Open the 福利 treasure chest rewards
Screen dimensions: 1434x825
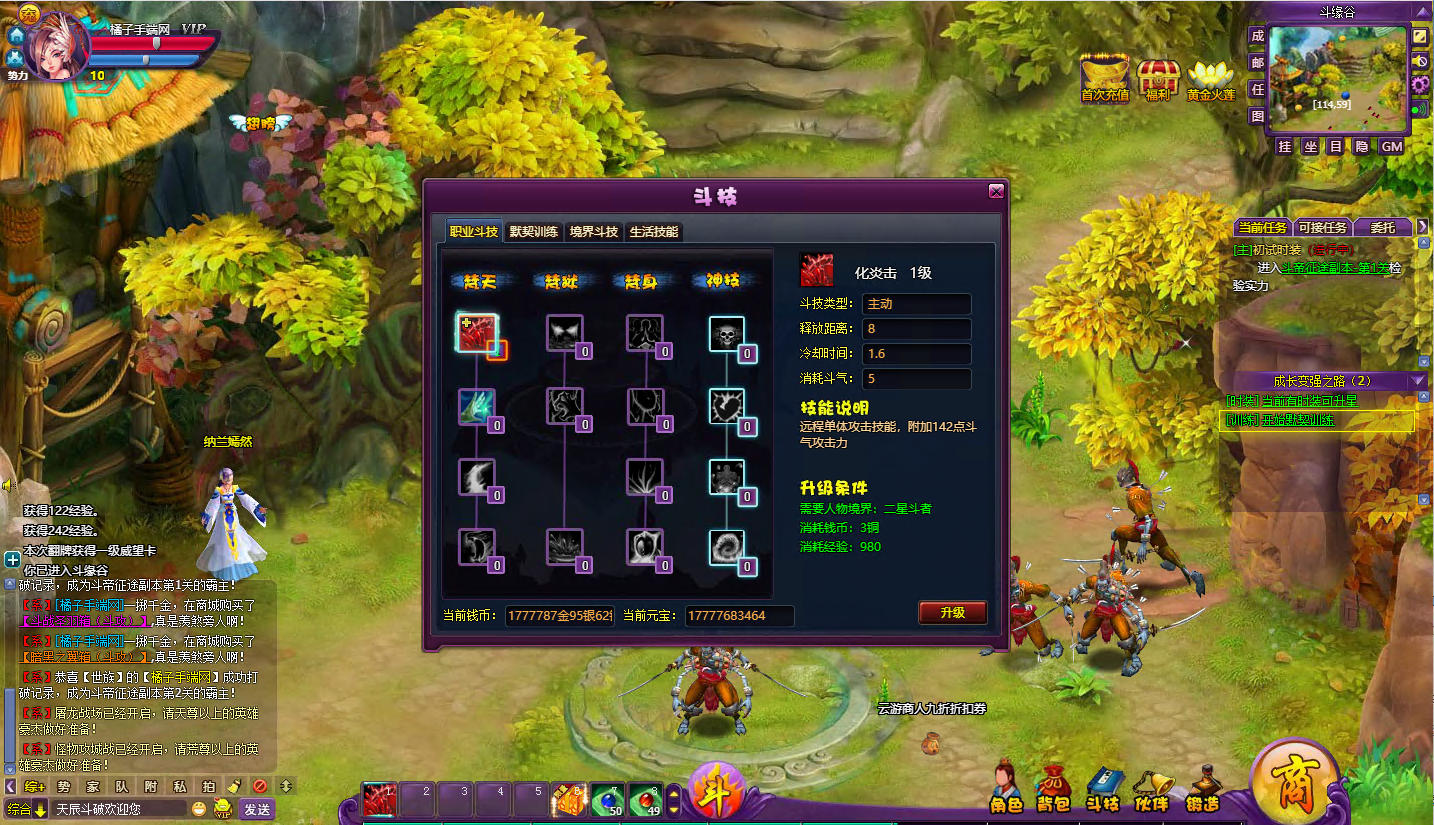pos(1159,79)
